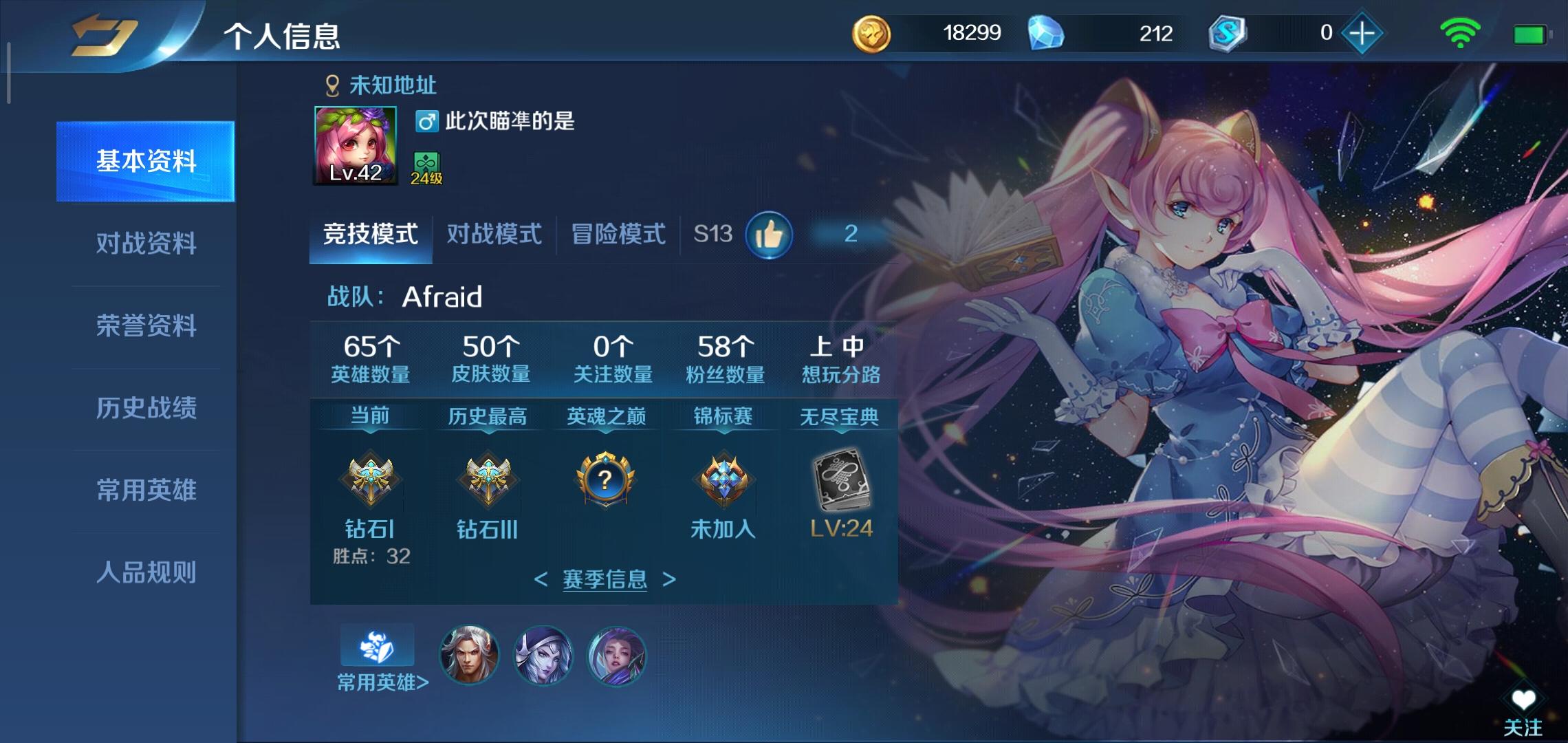The width and height of the screenshot is (1568, 743).
Task: Click the plus button to add S coupons
Action: coord(1364,32)
